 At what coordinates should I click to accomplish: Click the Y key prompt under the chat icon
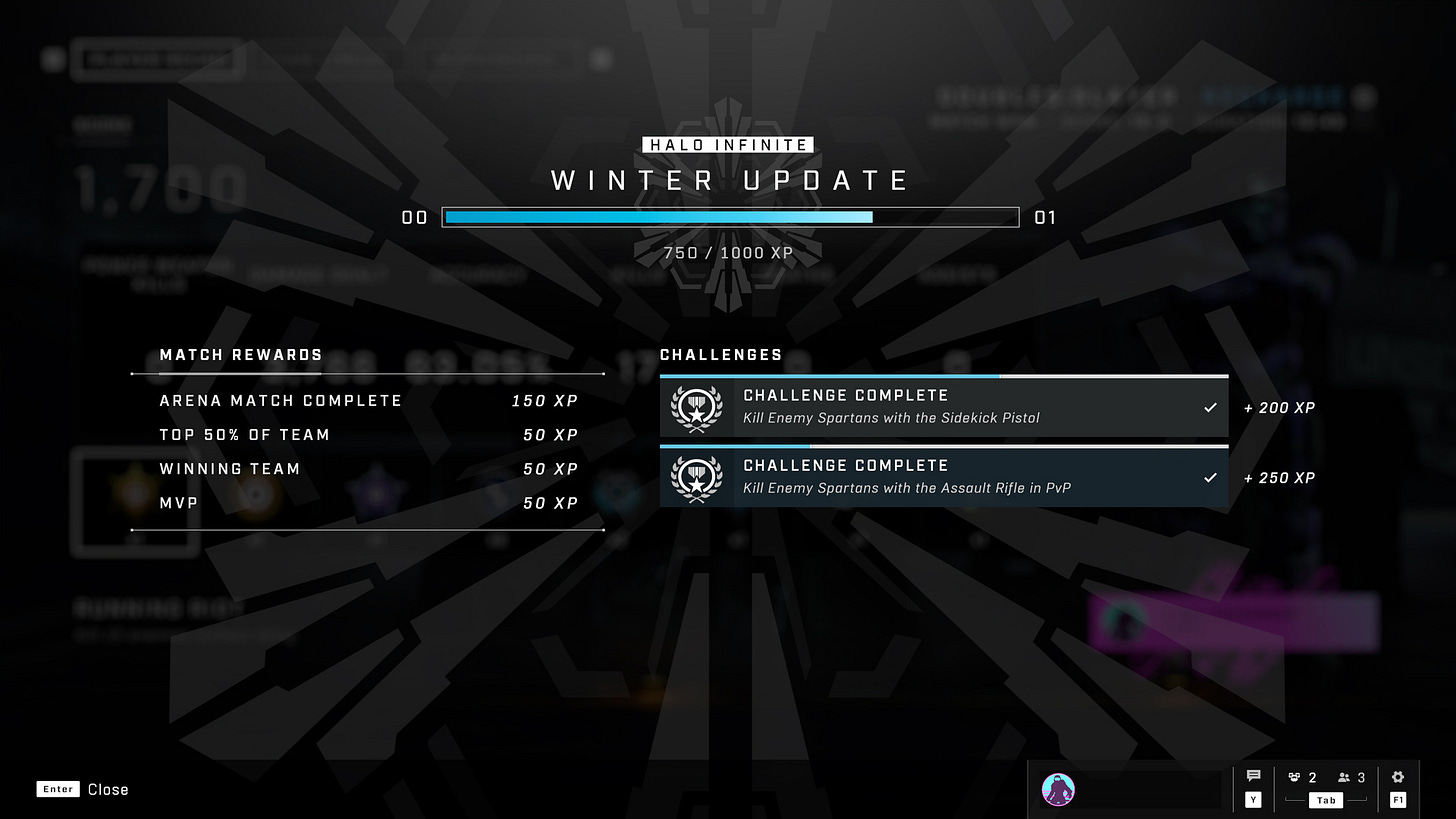(x=1253, y=799)
